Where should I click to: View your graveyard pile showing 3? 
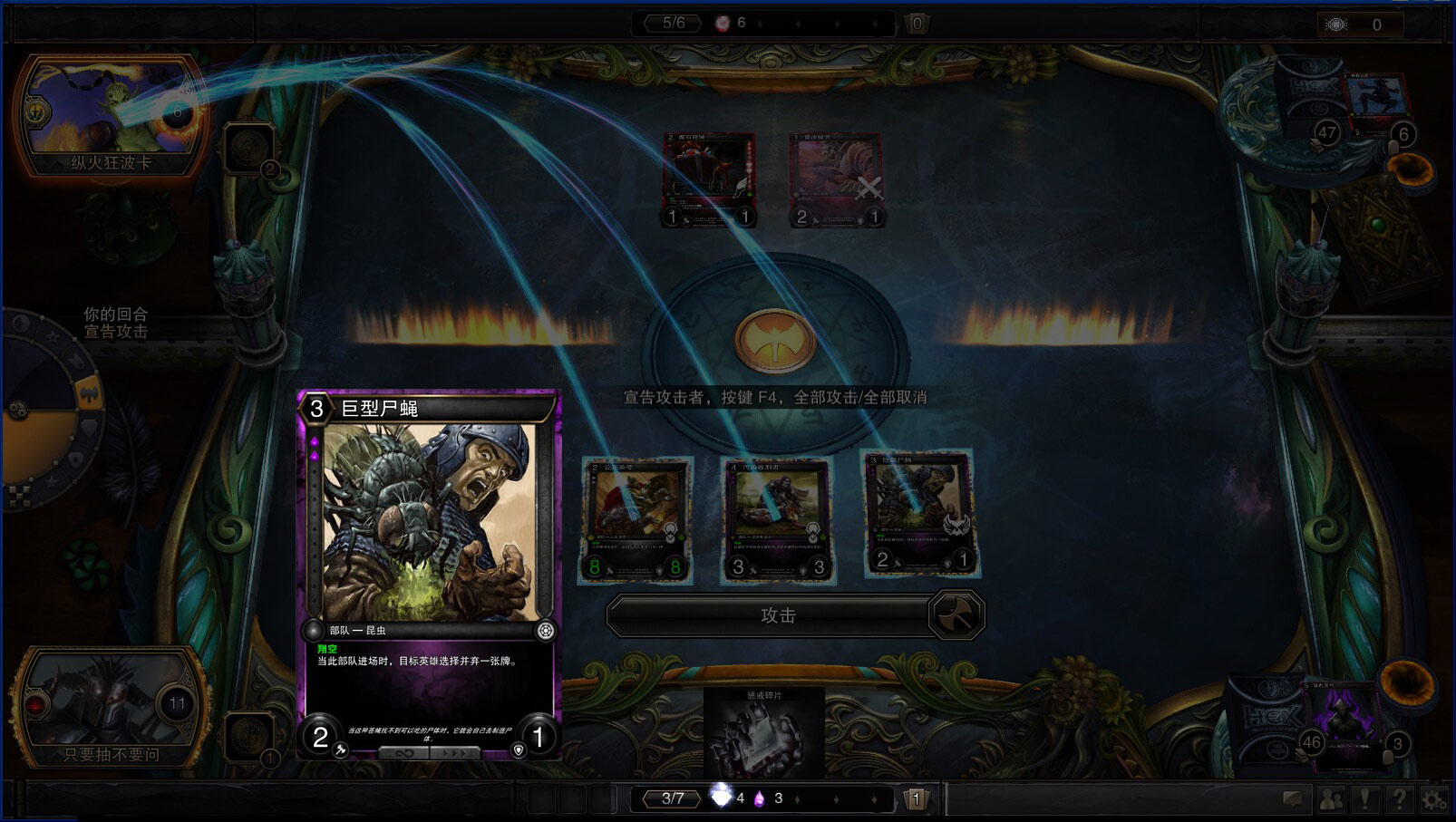tap(1351, 725)
